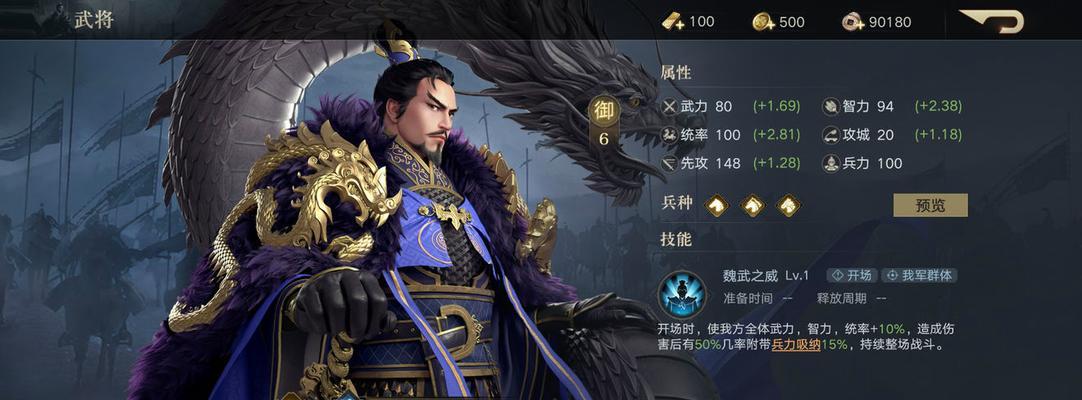
Task: Tap the gold ticket currency icon
Action: pyautogui.click(x=671, y=21)
